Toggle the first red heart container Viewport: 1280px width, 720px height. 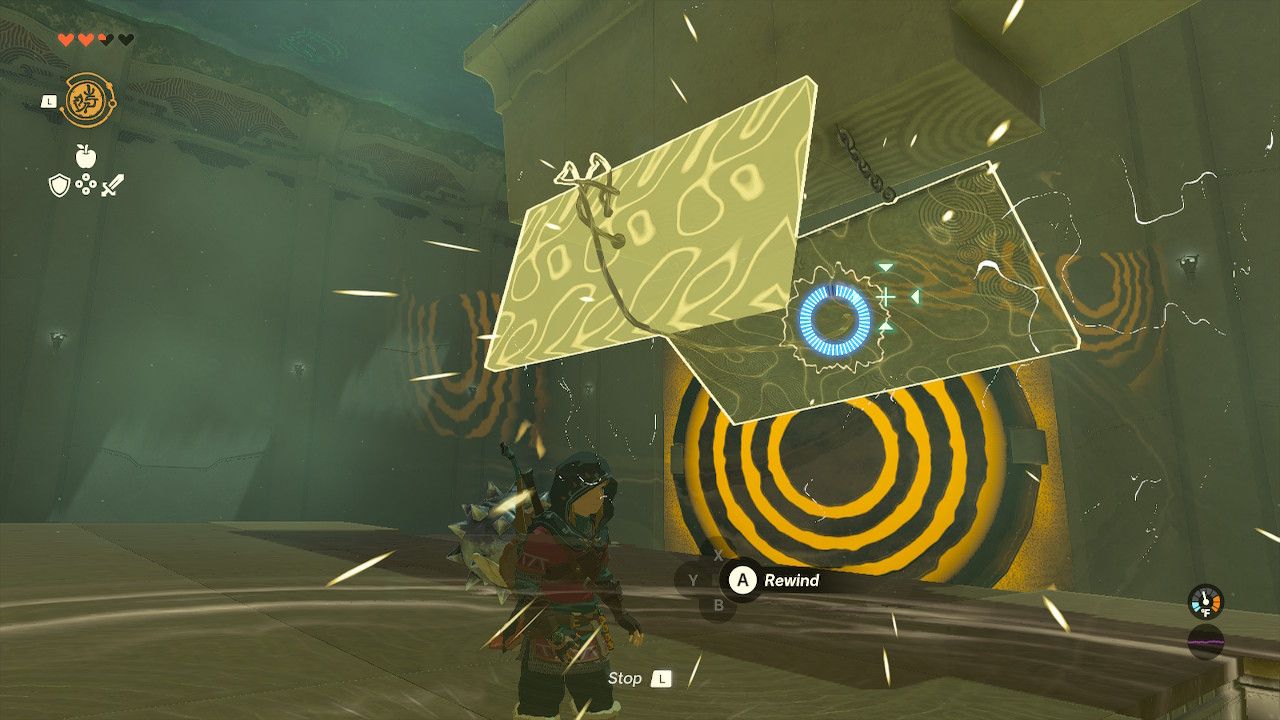pos(65,38)
